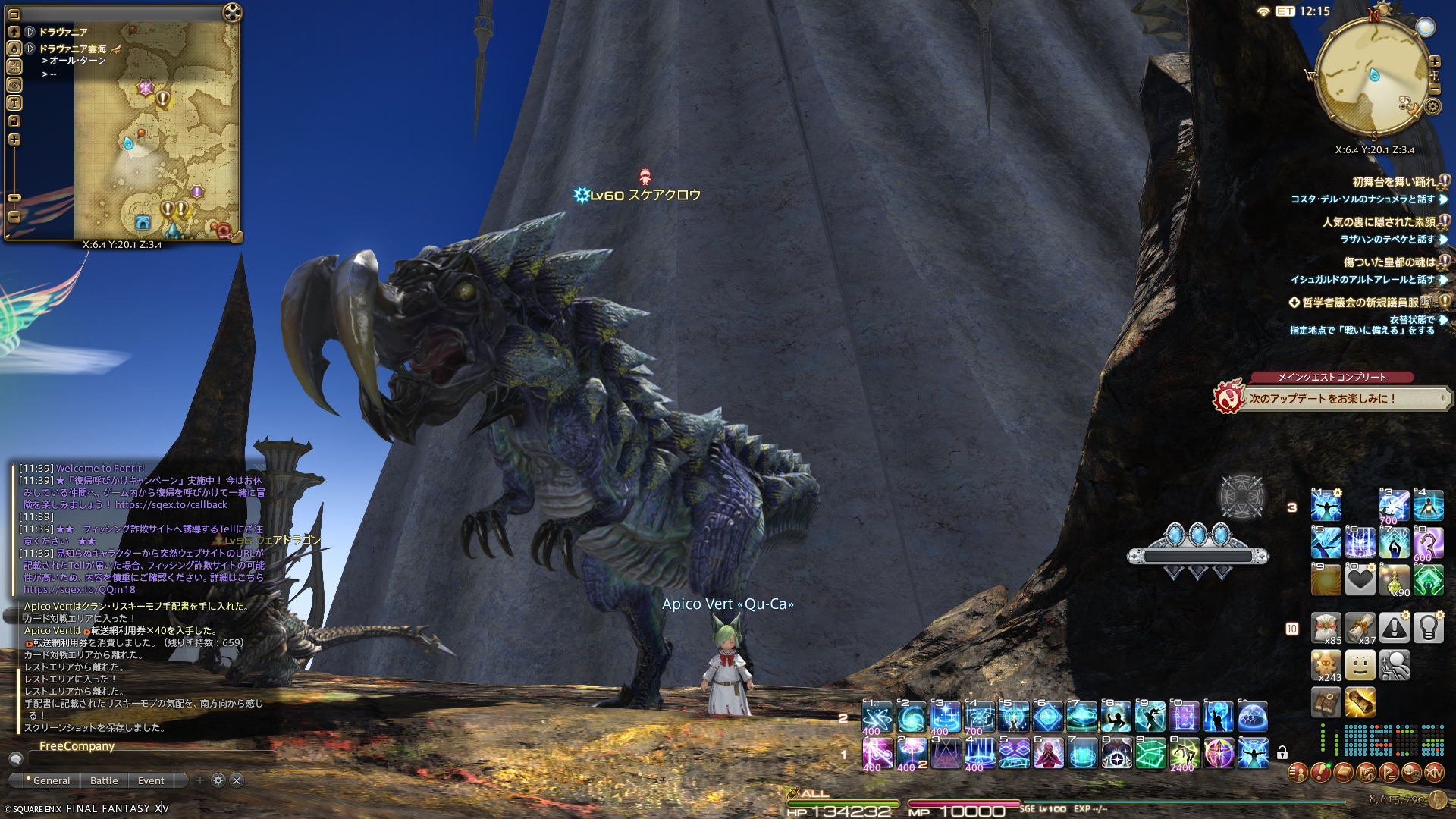Viewport: 1456px width, 819px height.
Task: Open the 傷ついた皇都の魂は quest entry
Action: [1389, 262]
